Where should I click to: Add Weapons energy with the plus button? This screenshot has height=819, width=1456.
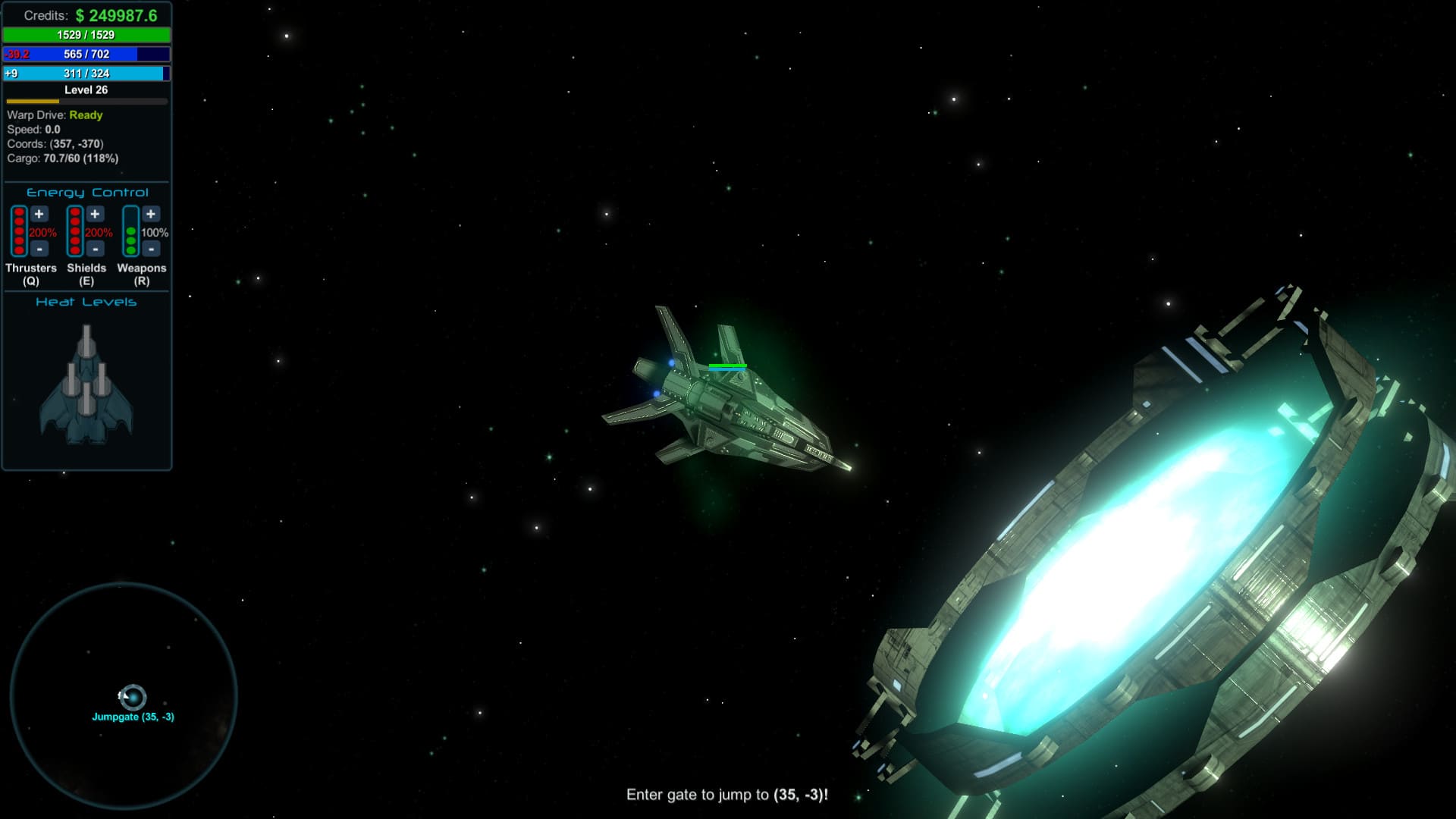pyautogui.click(x=151, y=215)
